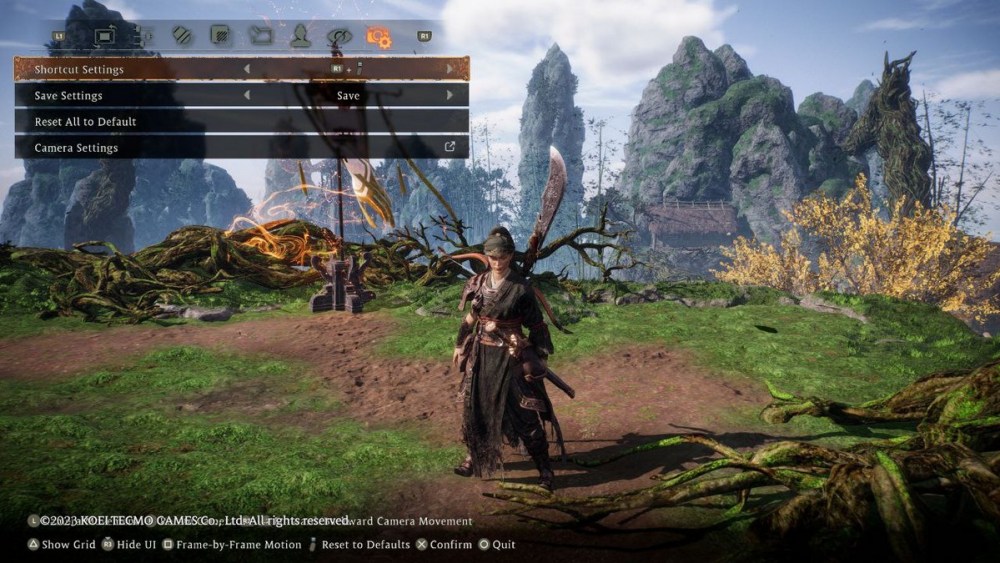Open Camera Settings
Image resolution: width=1000 pixels, height=563 pixels.
coord(240,148)
